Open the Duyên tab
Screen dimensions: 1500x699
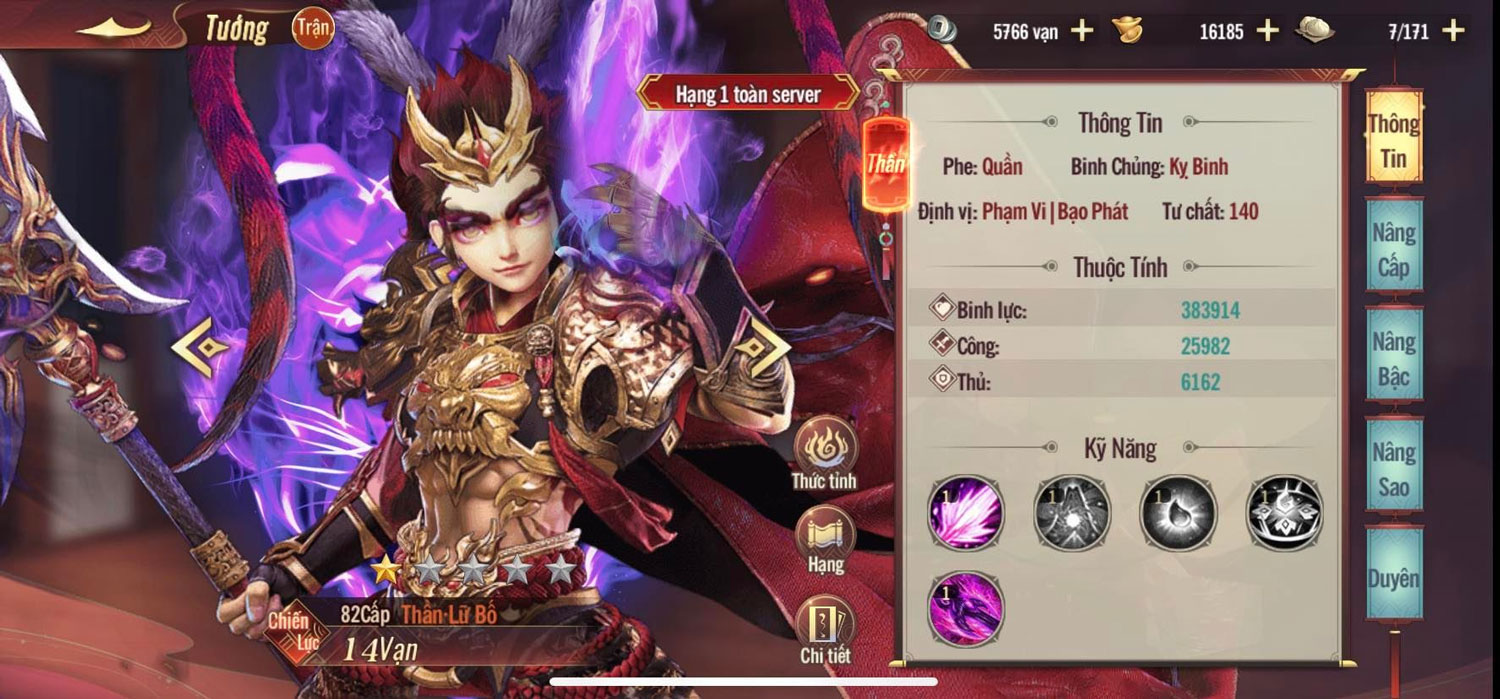(x=1394, y=578)
